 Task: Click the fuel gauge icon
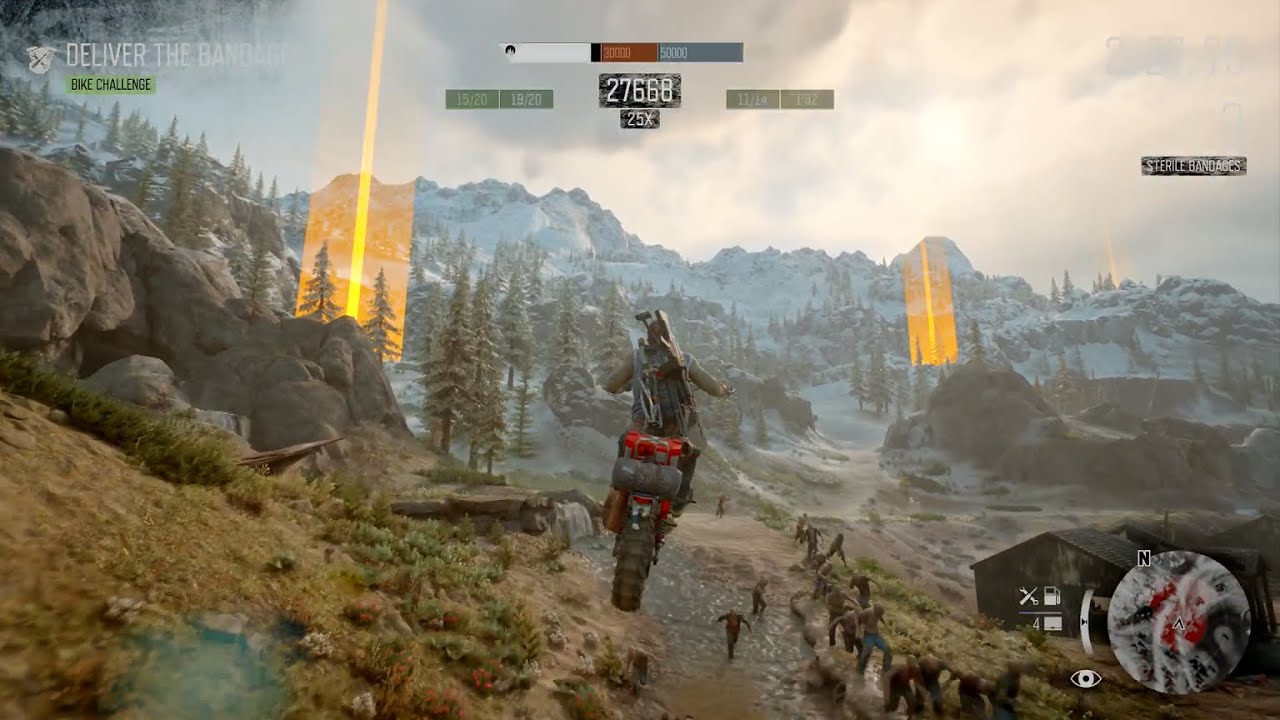[x=1051, y=594]
